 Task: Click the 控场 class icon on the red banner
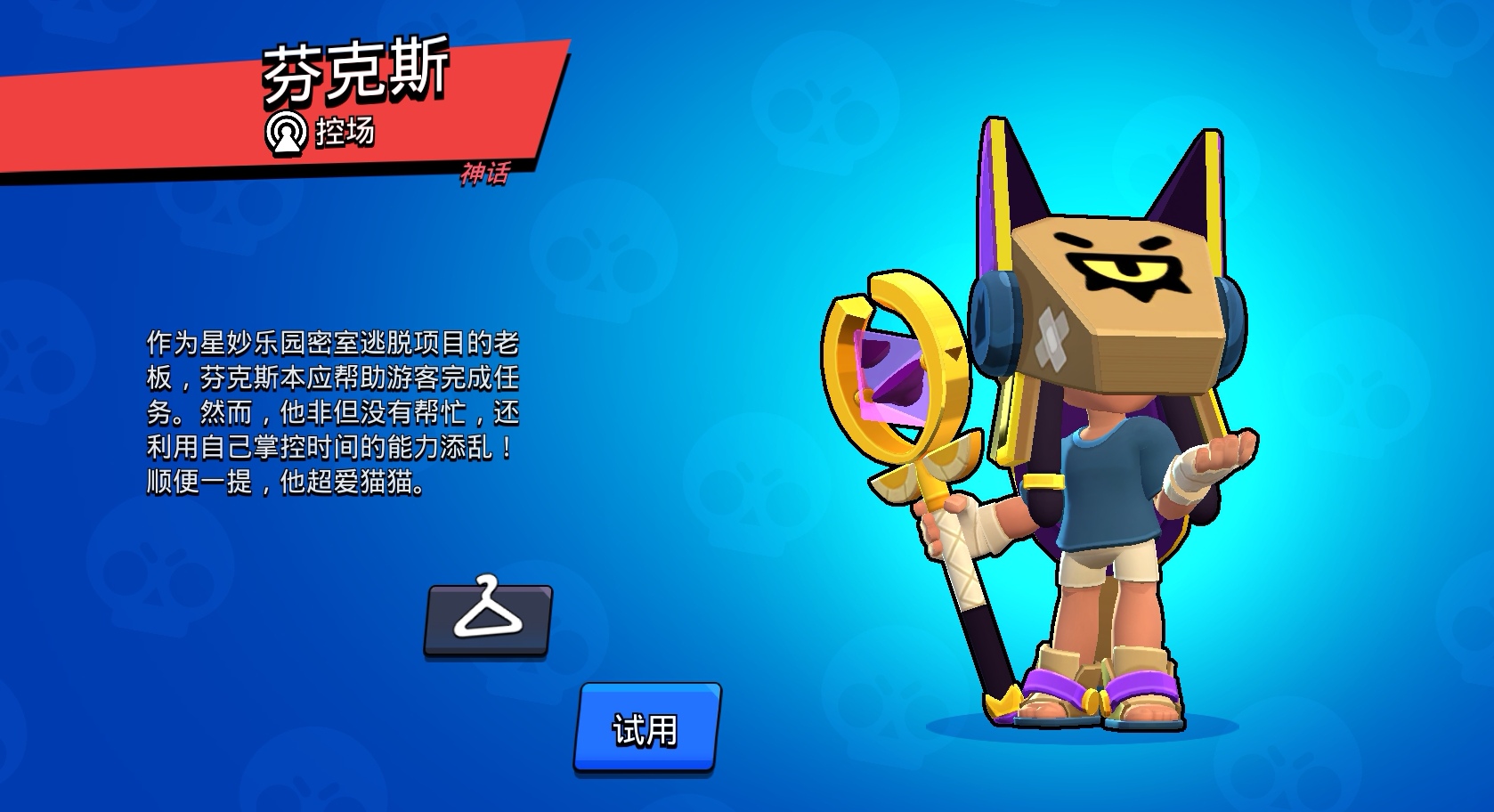click(x=288, y=130)
